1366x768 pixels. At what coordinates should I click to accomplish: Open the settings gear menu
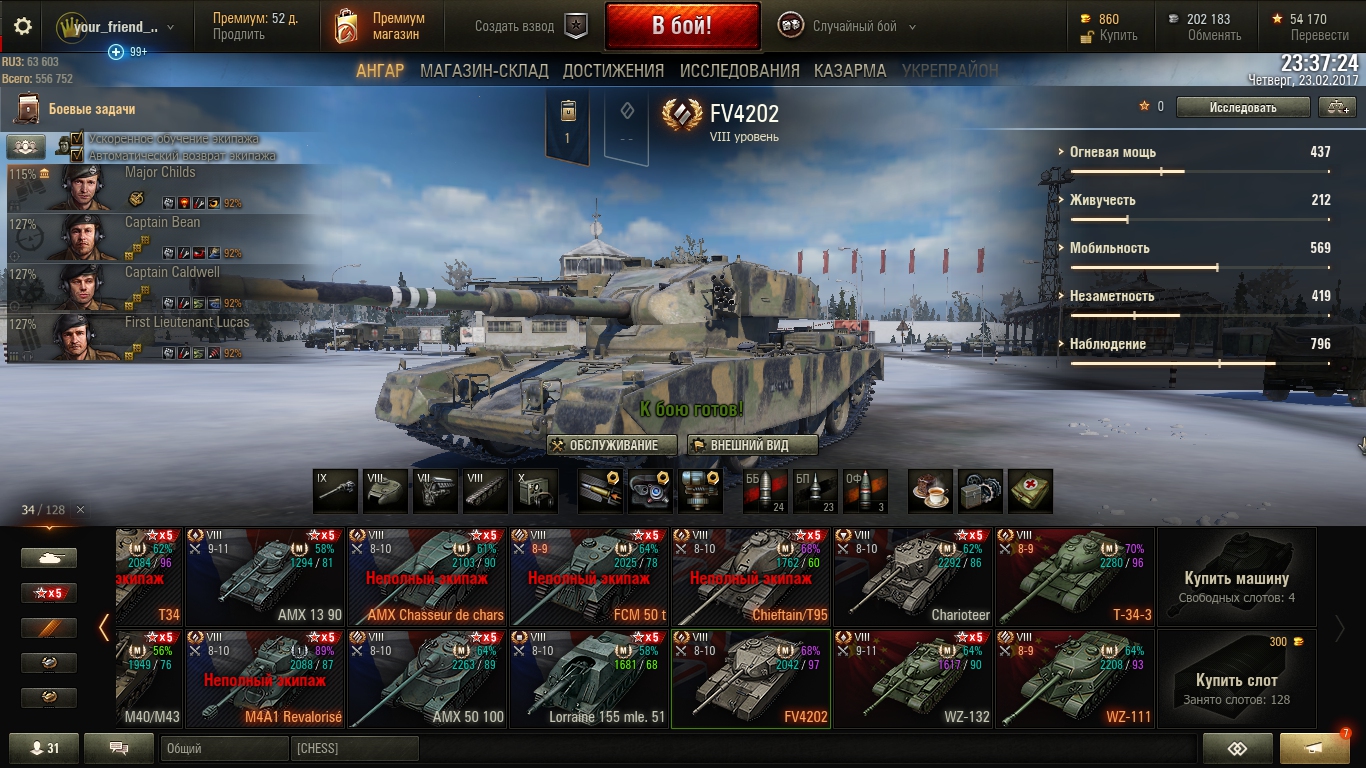tap(23, 27)
